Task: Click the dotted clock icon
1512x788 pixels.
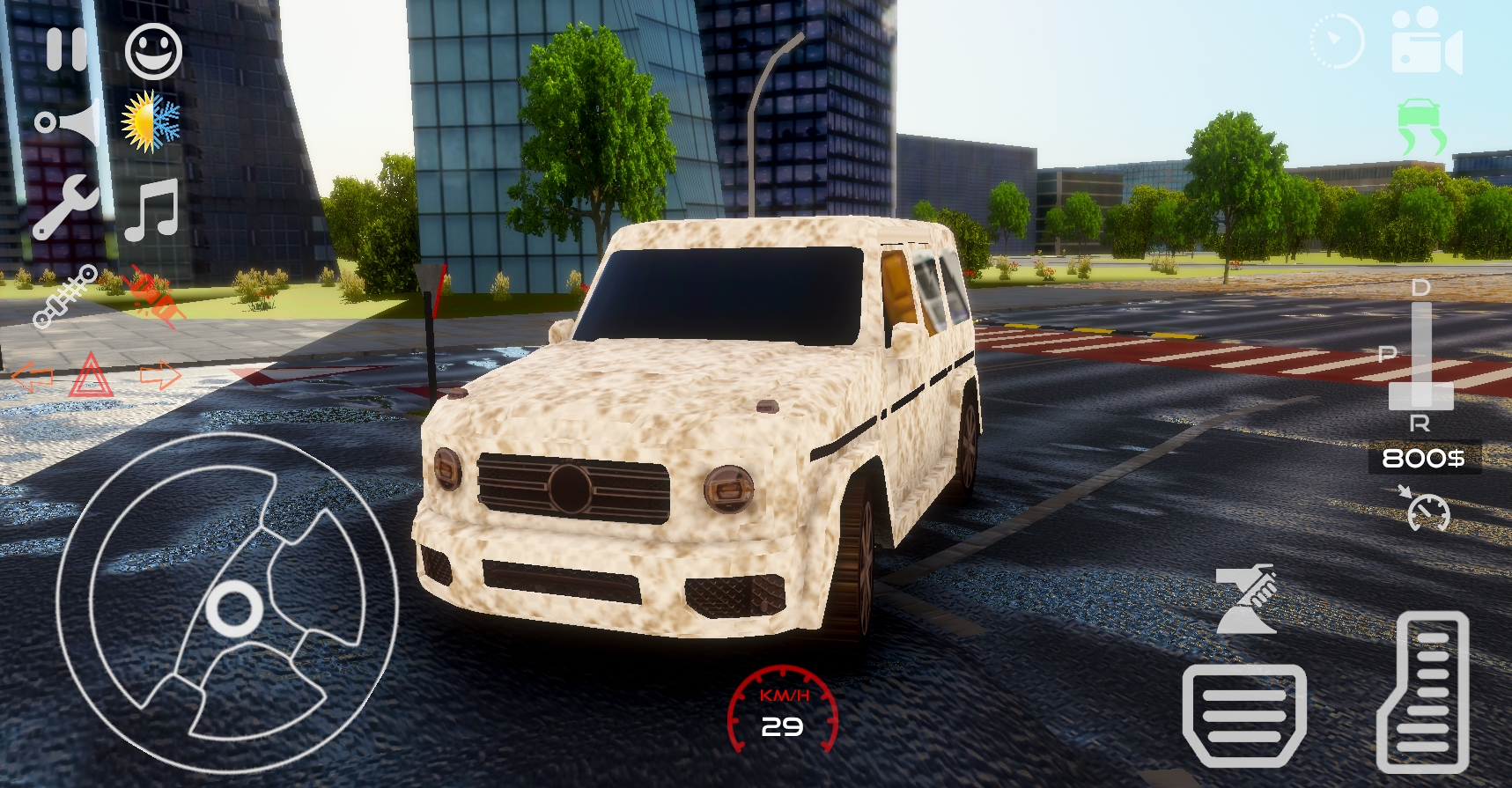Action: 1336,41
